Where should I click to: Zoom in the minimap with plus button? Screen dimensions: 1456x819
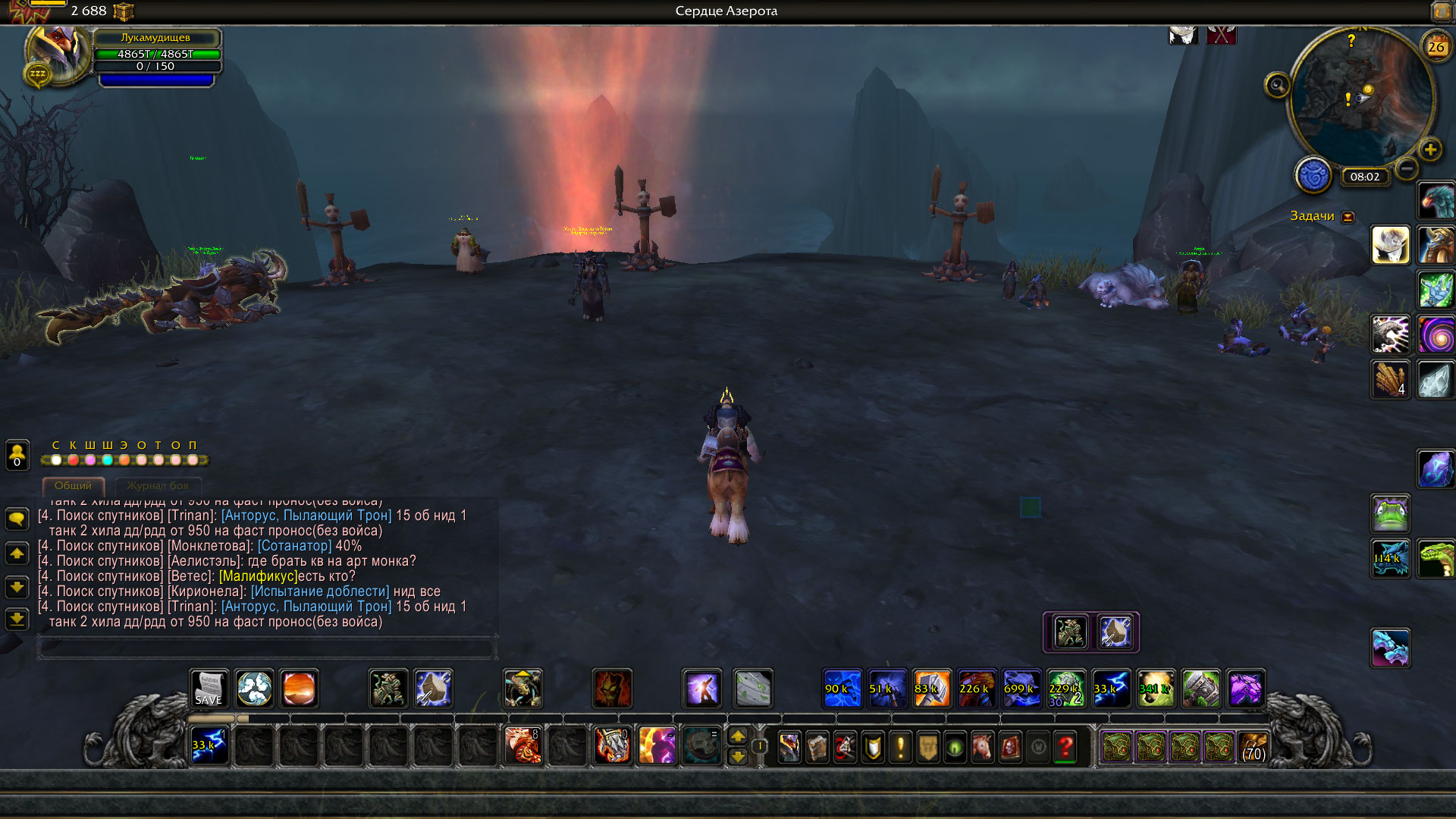(1430, 149)
